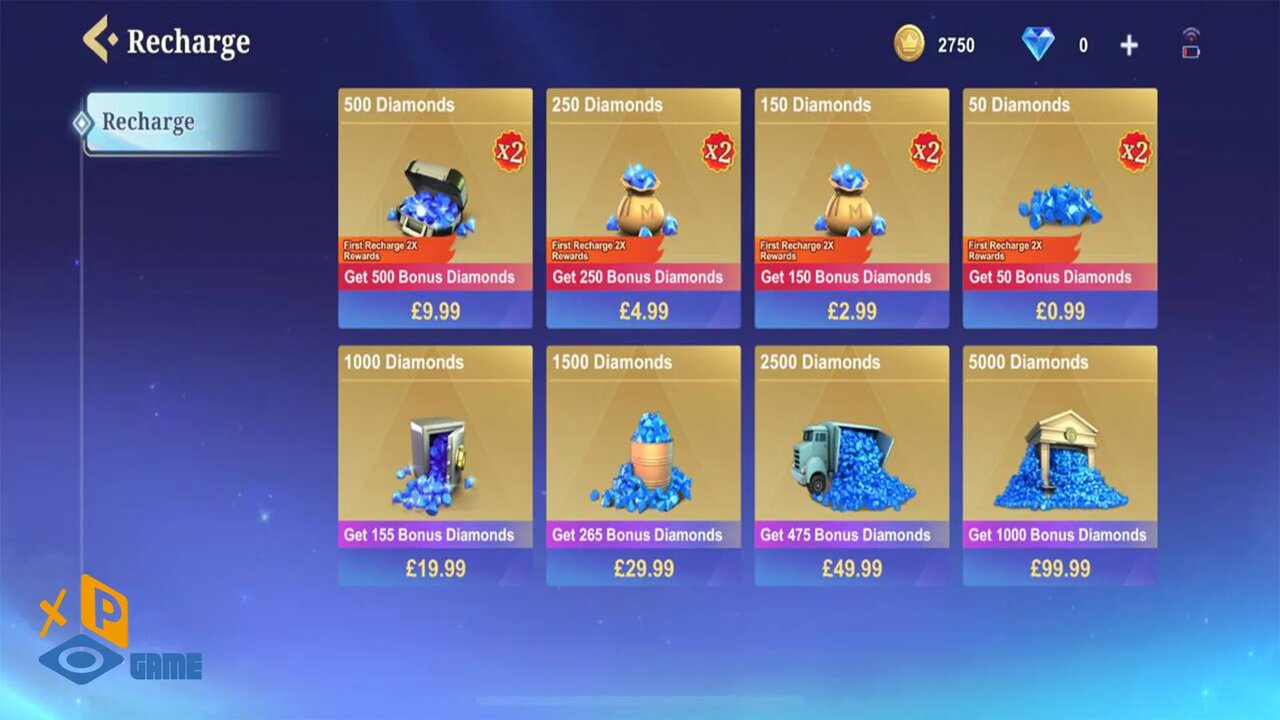Tap the blue diamond currency icon
1280x720 pixels.
click(1038, 44)
